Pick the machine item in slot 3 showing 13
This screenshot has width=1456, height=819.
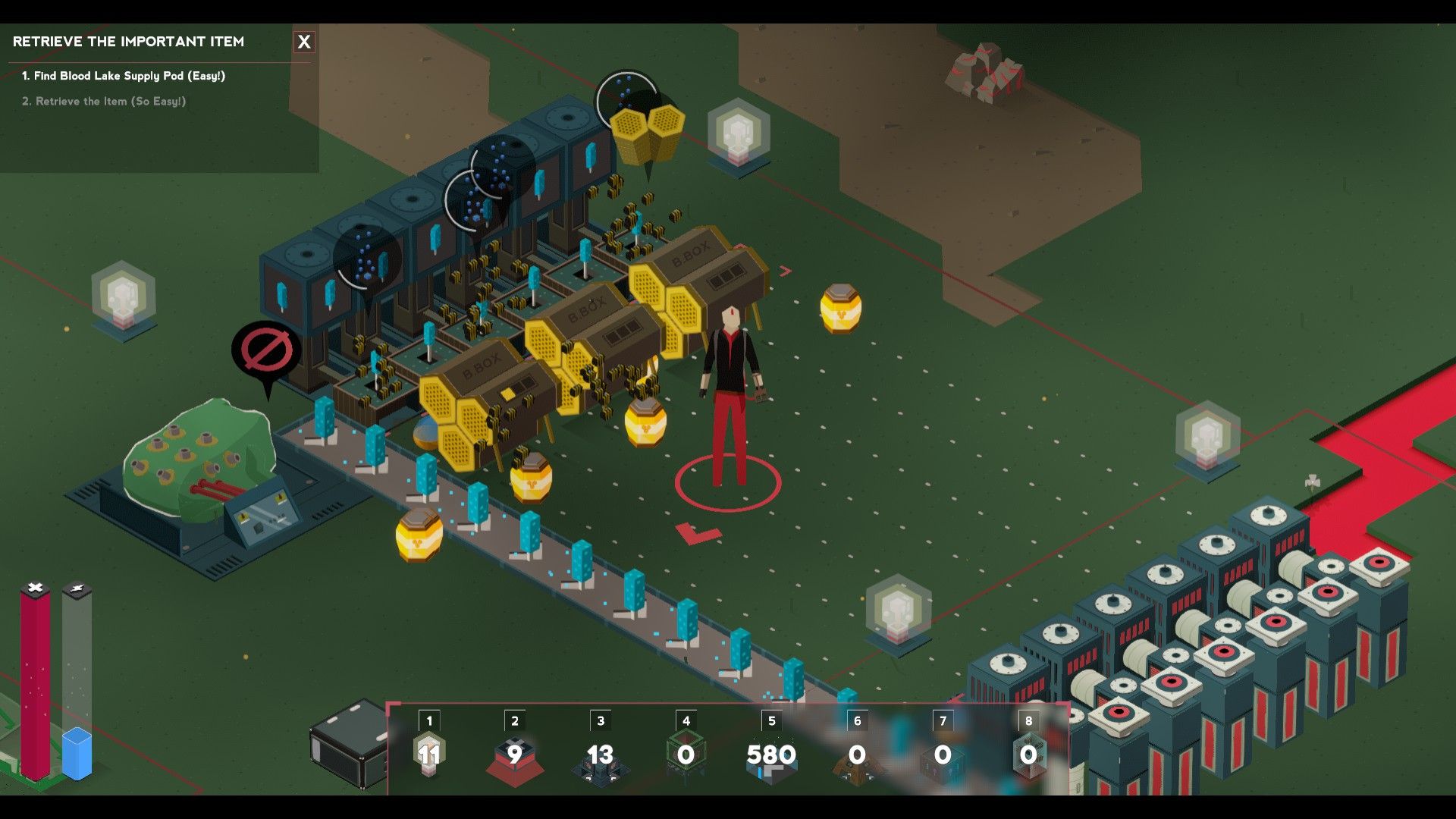click(600, 756)
